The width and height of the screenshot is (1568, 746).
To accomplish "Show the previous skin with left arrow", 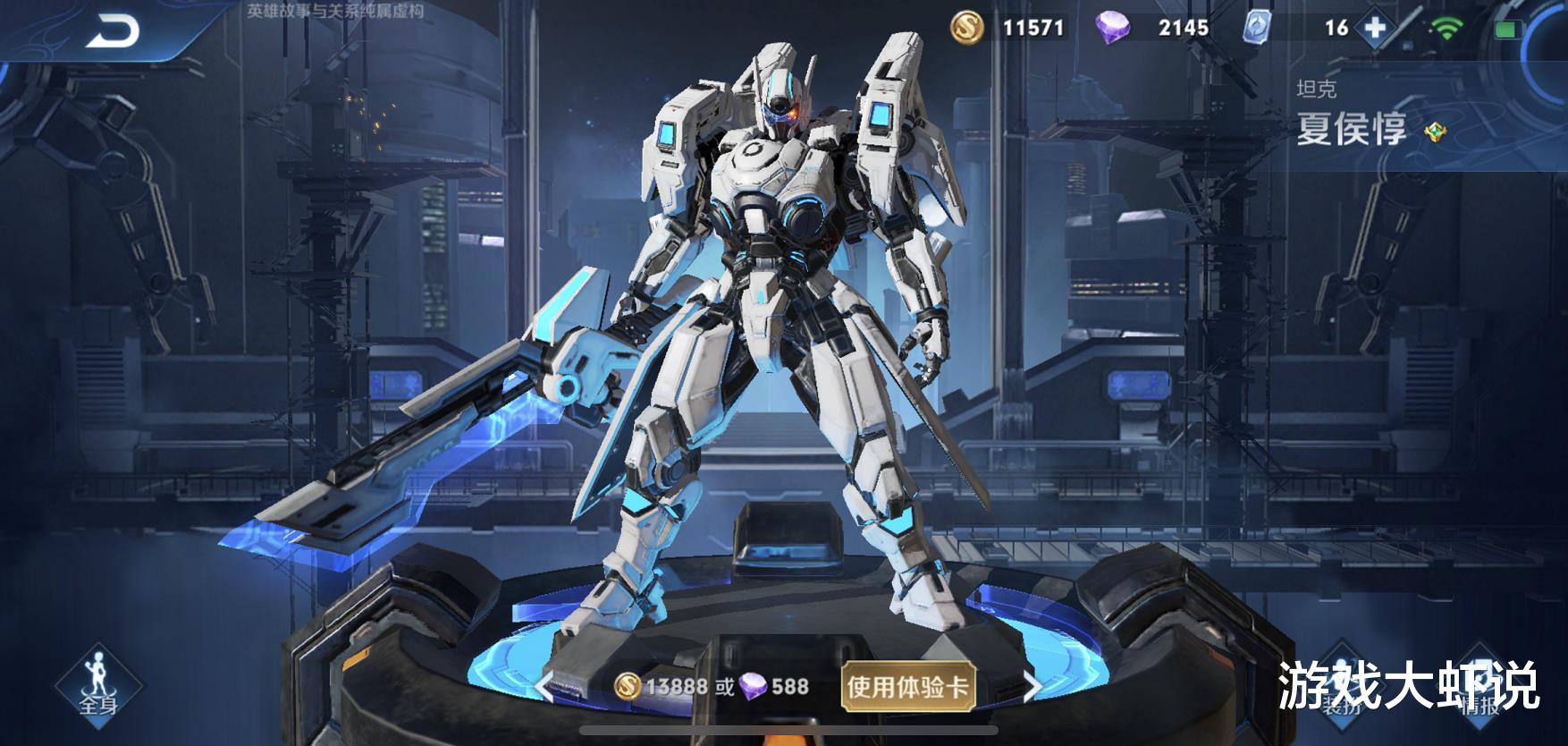I will pyautogui.click(x=542, y=686).
